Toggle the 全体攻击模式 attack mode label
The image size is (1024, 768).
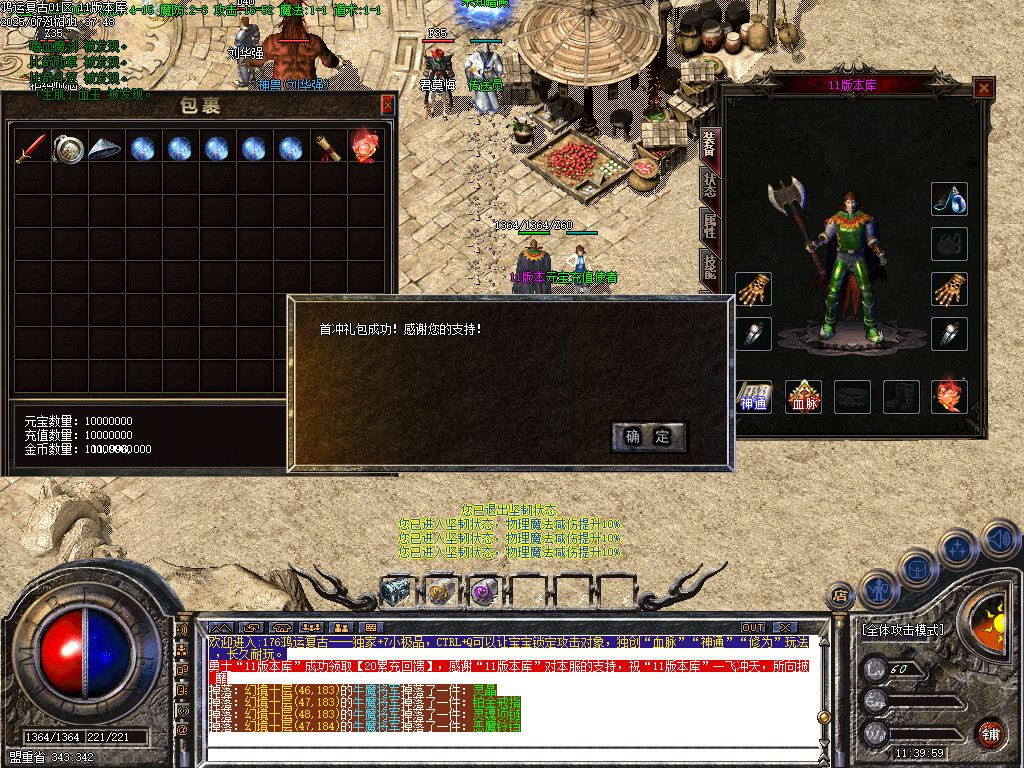tap(902, 630)
